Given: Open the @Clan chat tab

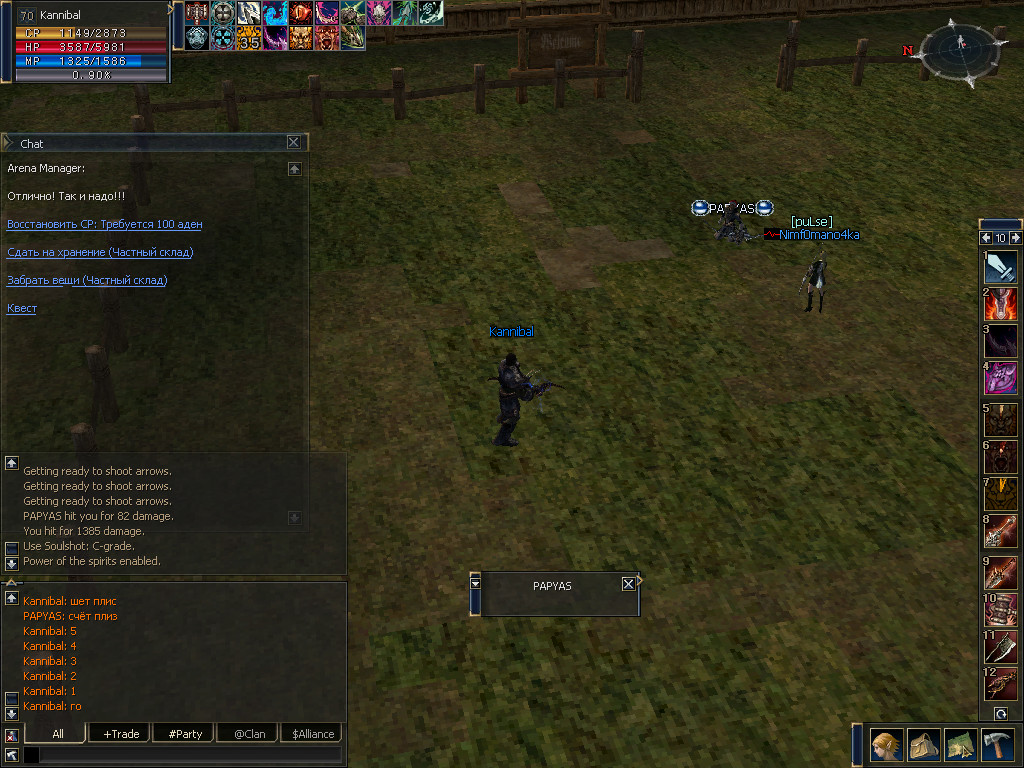Looking at the screenshot, I should click(249, 734).
